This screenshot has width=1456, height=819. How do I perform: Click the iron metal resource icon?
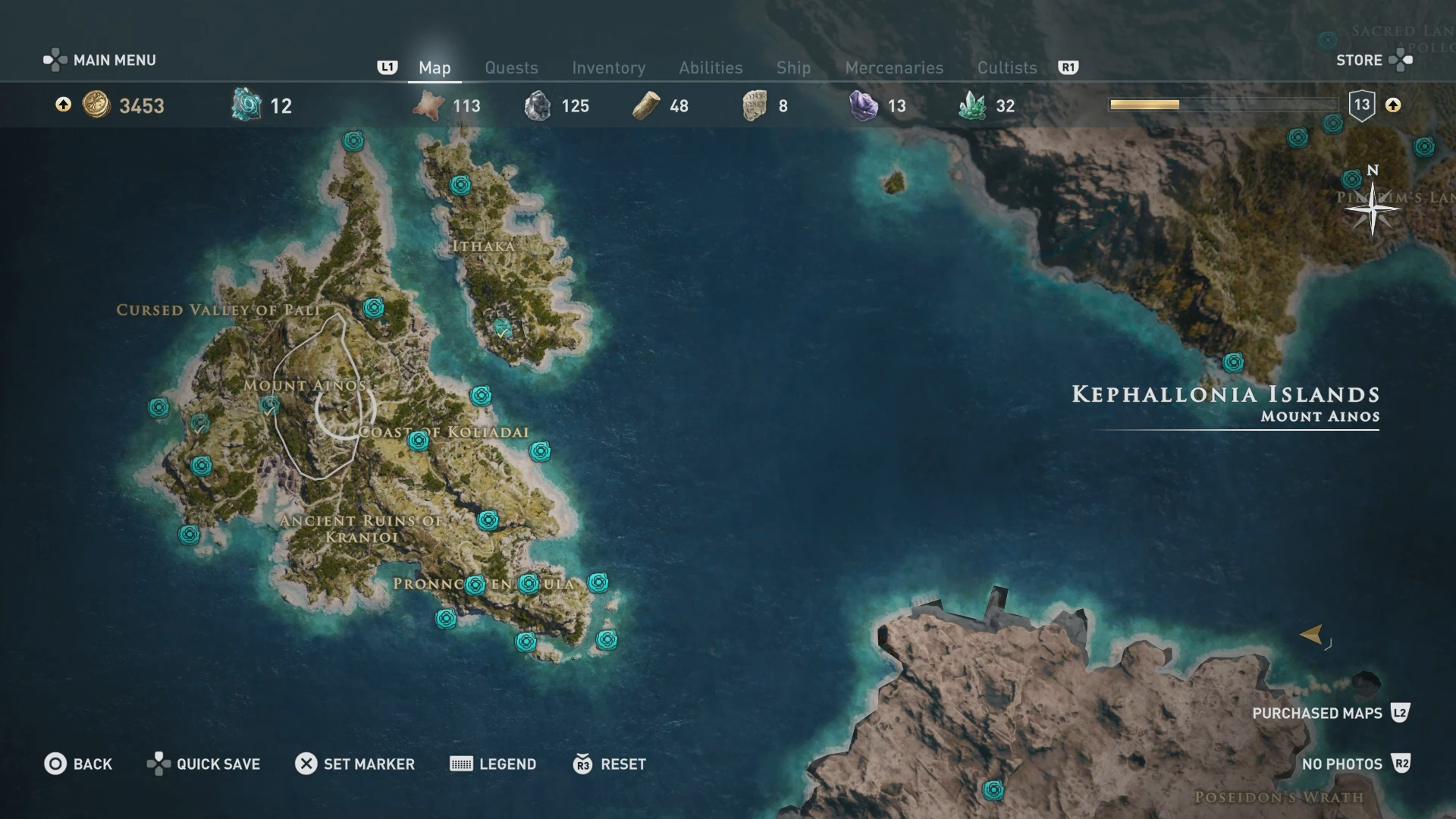[539, 106]
